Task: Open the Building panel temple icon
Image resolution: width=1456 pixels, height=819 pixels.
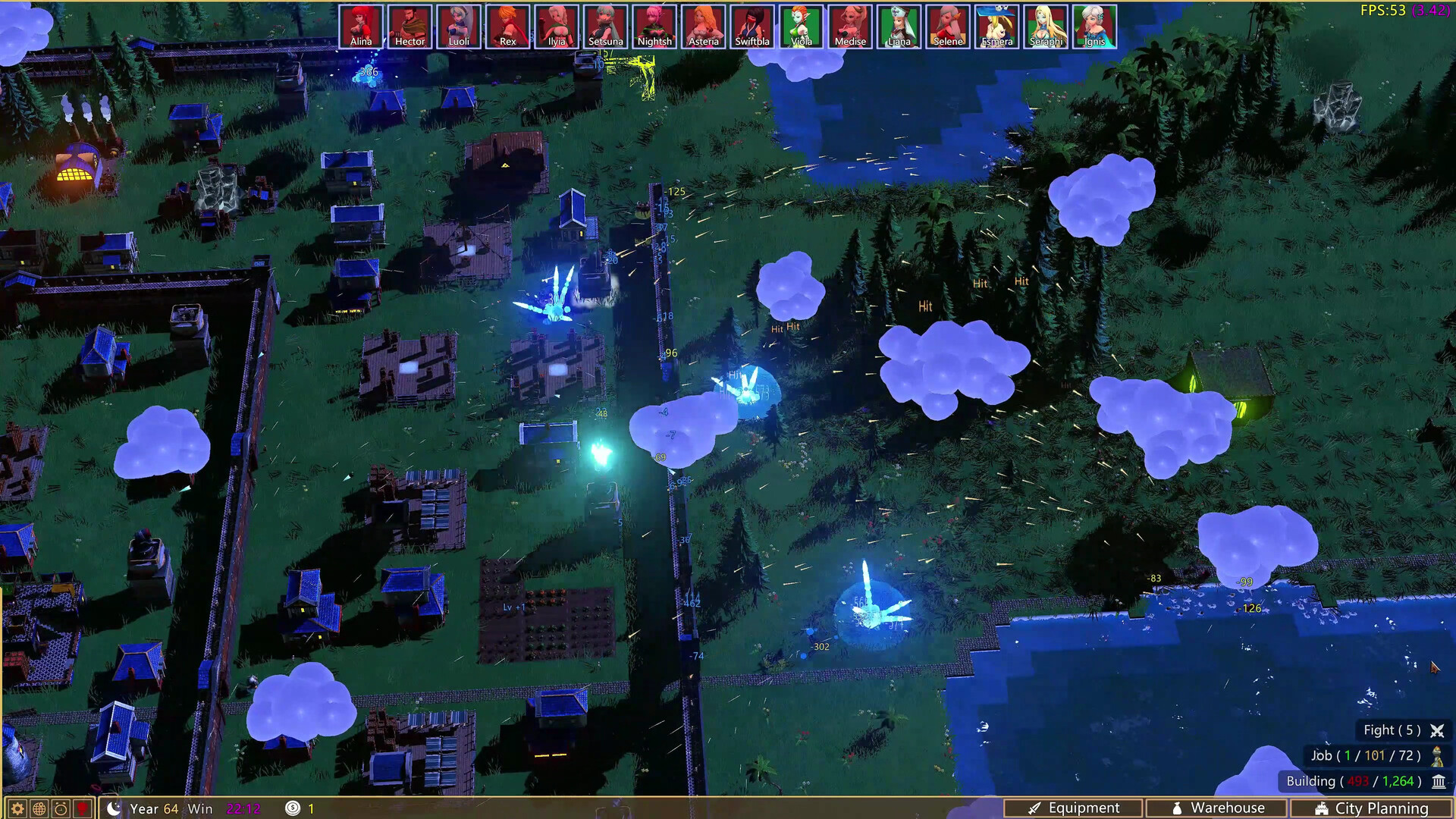Action: coord(1439,781)
